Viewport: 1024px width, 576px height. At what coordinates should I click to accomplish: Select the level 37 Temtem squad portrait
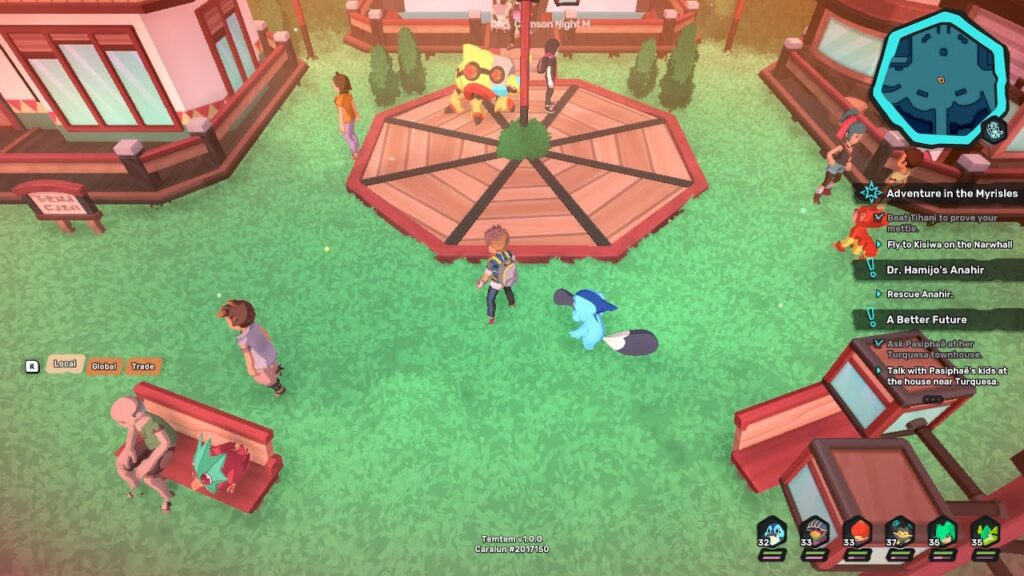tap(900, 532)
